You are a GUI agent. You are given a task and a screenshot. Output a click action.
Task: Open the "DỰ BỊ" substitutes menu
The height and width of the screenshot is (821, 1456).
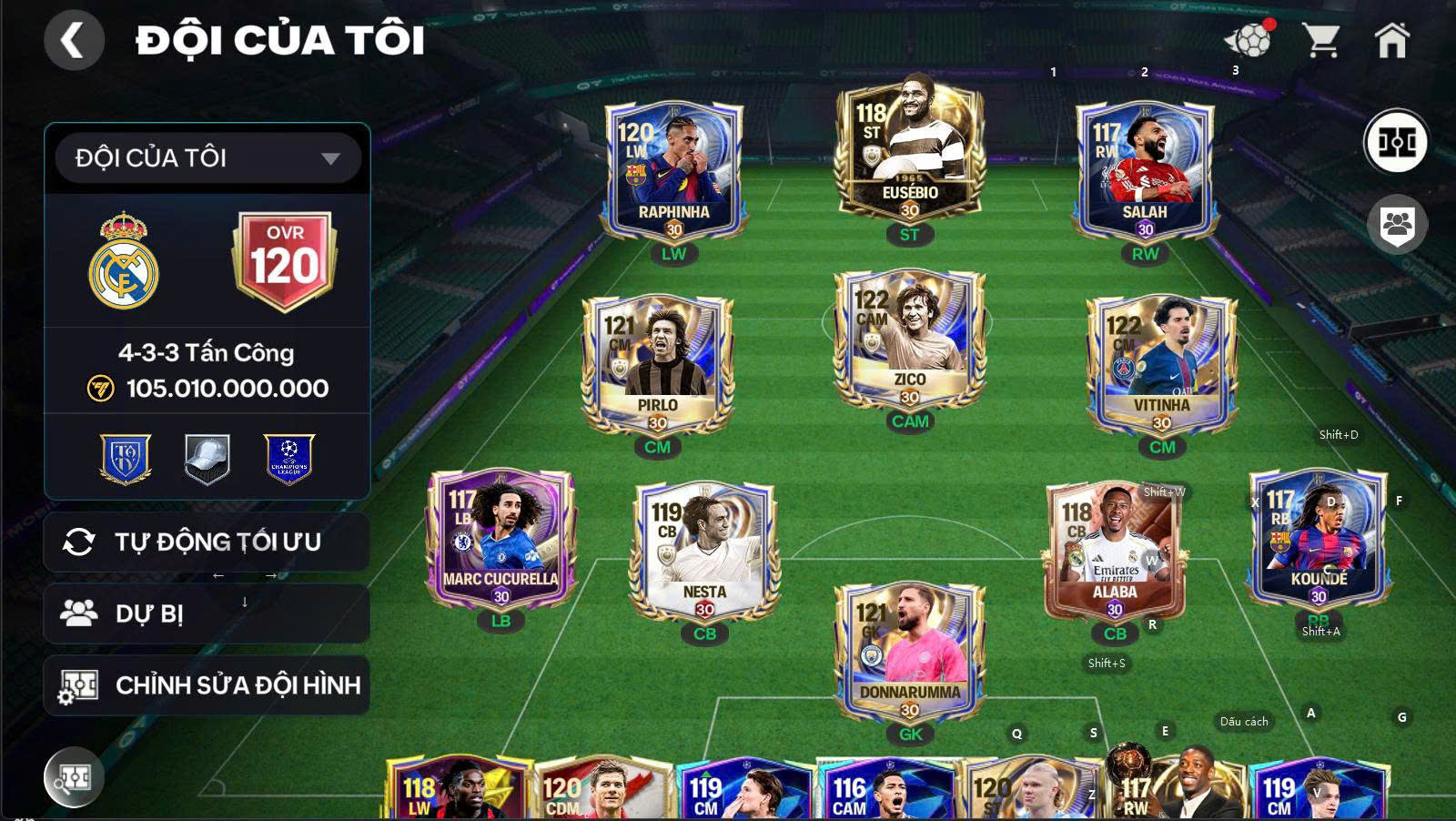coord(207,613)
